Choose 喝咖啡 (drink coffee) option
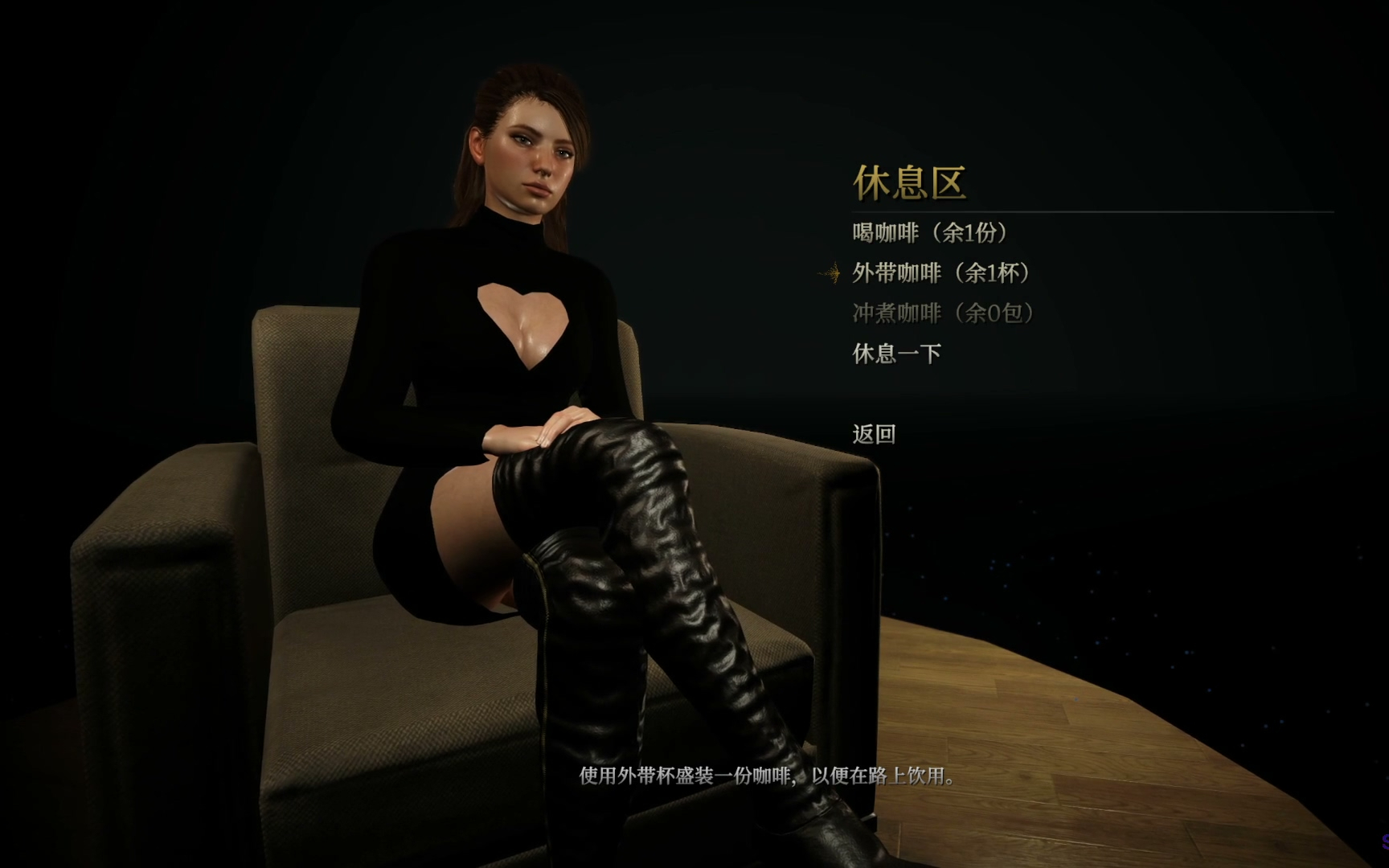 (930, 233)
